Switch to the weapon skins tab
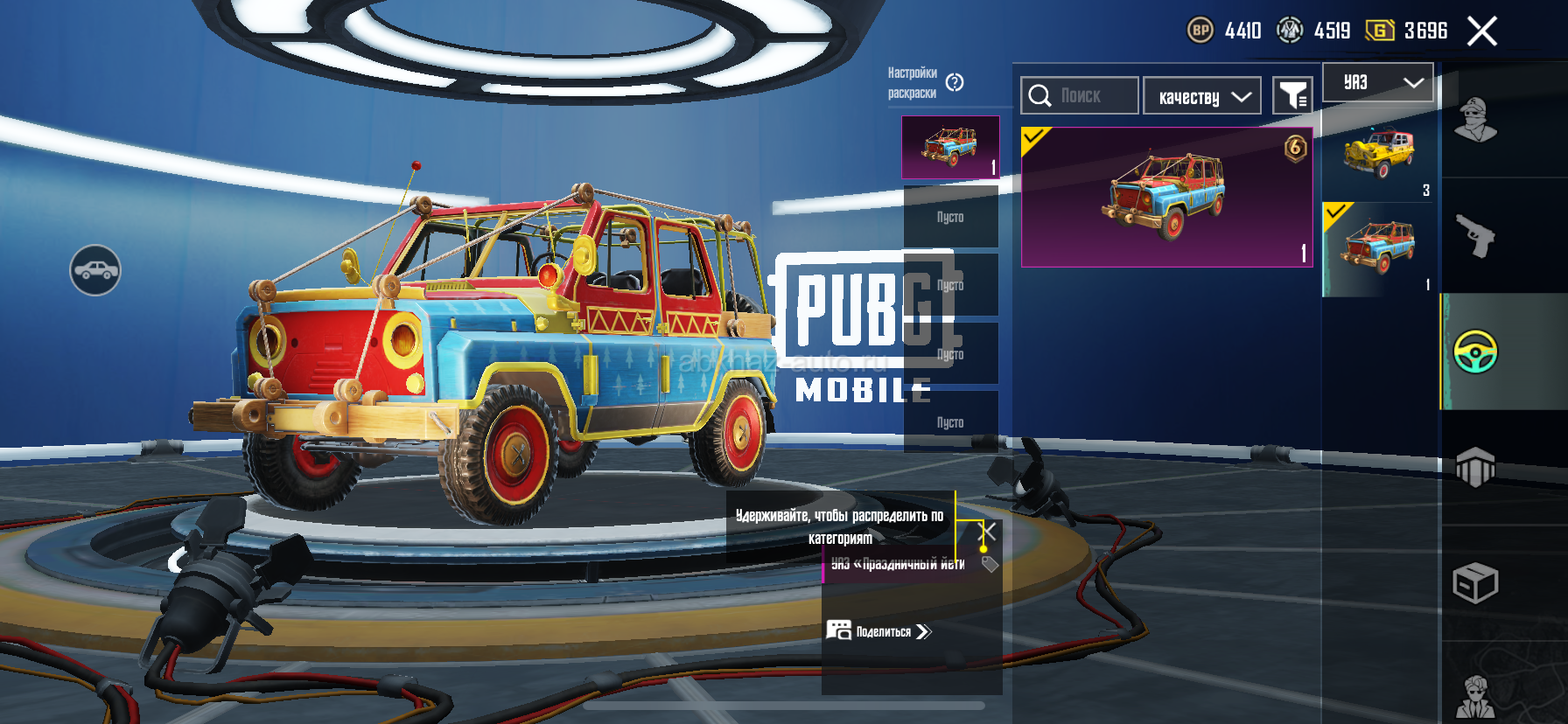The image size is (1568, 724). [1475, 235]
